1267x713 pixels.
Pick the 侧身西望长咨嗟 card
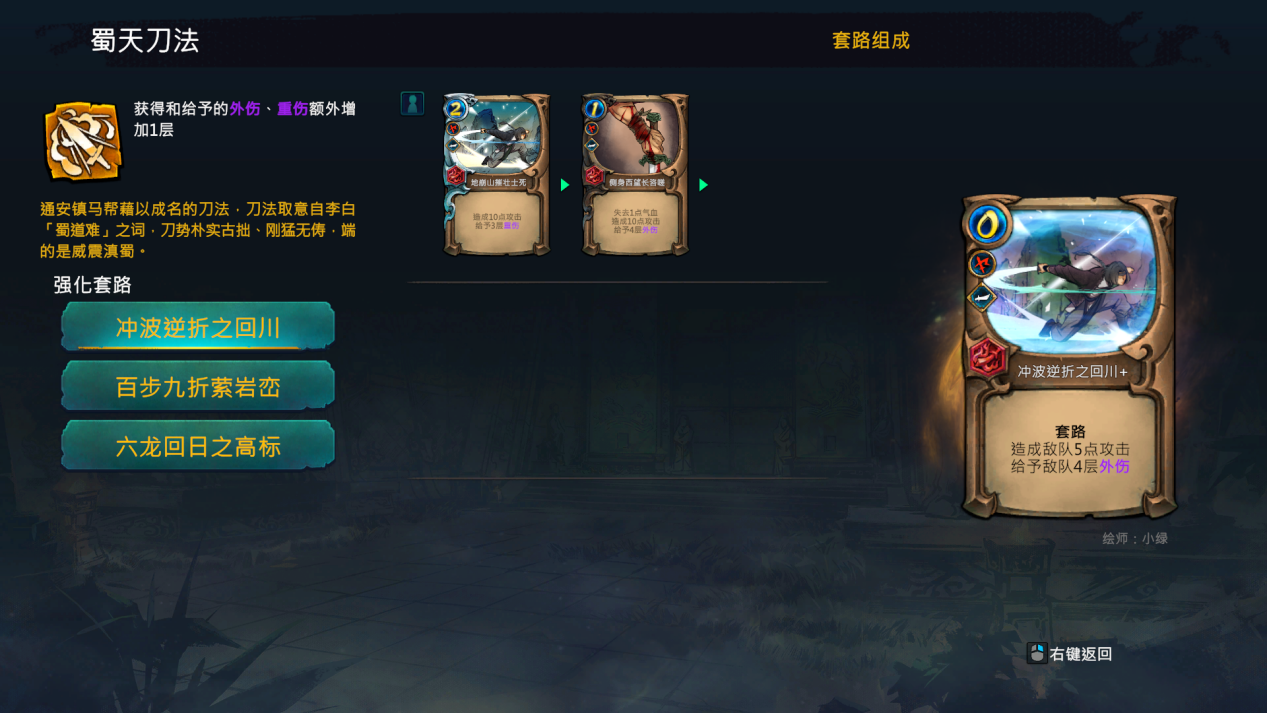635,175
